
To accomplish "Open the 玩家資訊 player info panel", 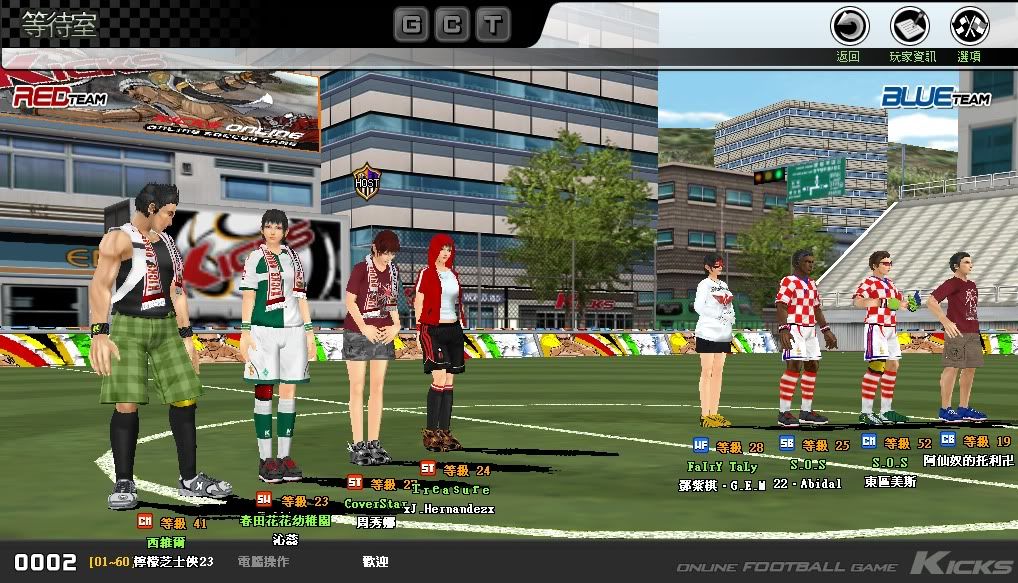I will pyautogui.click(x=910, y=26).
